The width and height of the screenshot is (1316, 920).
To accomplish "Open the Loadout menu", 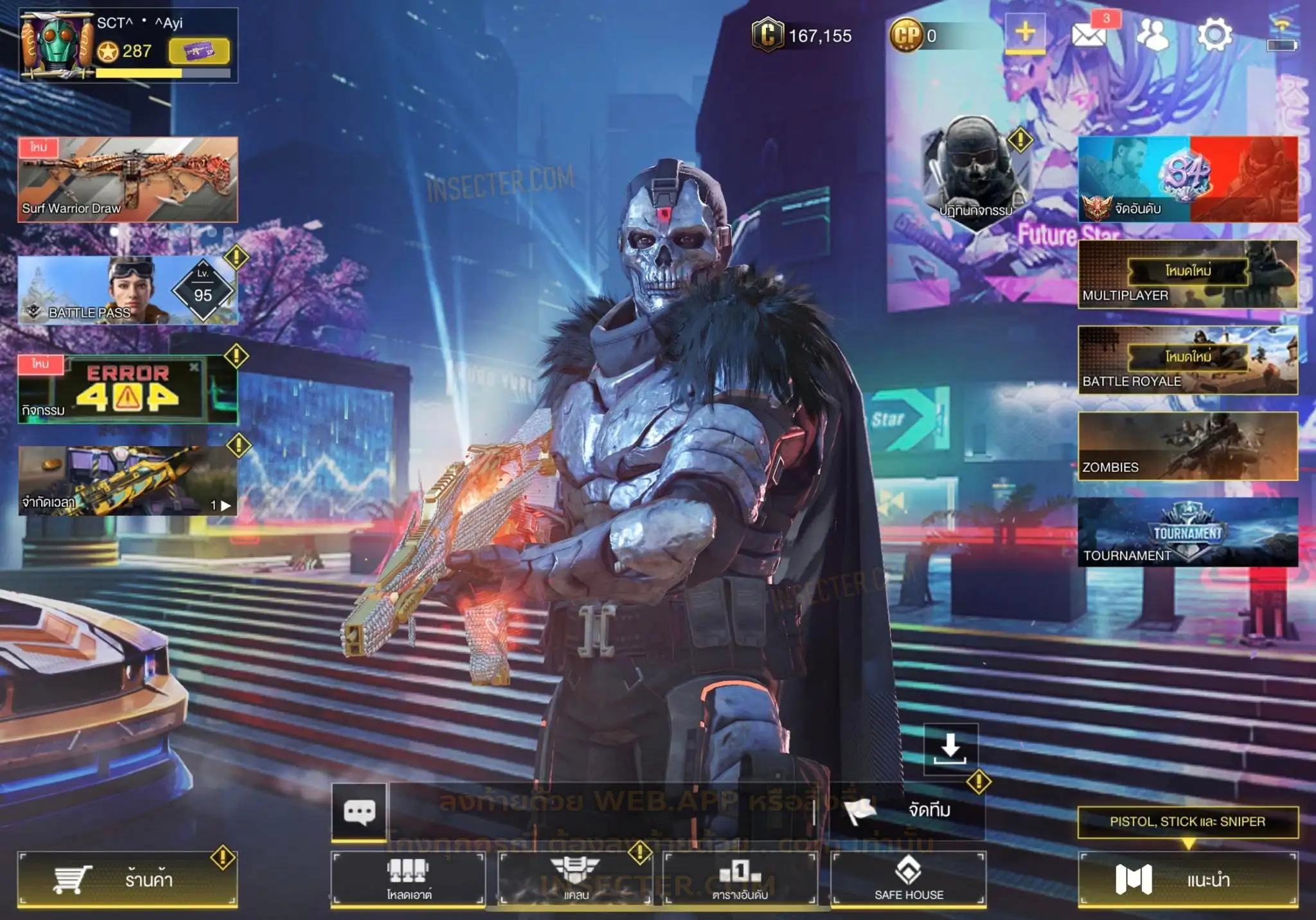I will [408, 879].
